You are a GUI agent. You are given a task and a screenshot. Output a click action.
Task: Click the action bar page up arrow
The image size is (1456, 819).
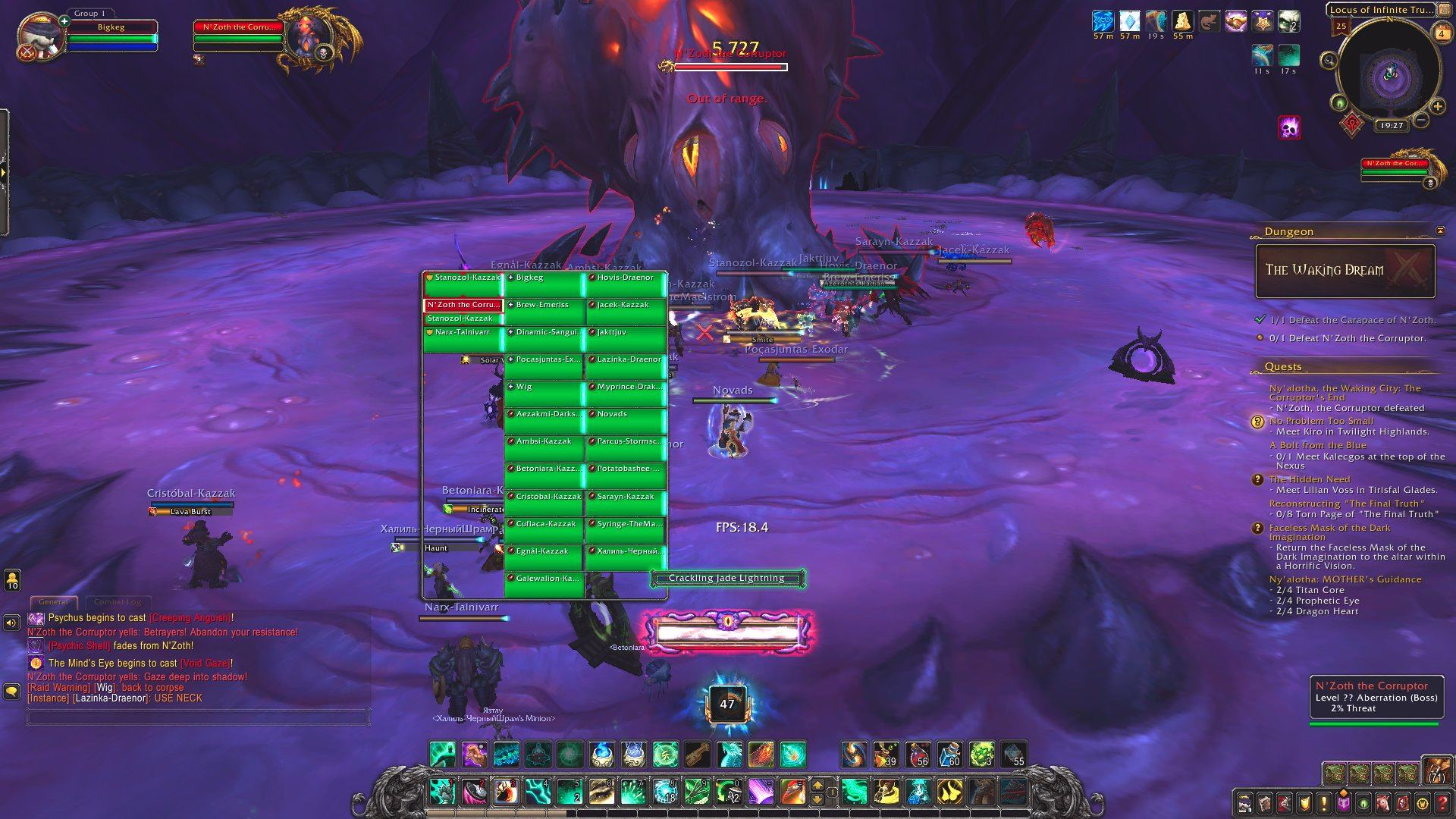(817, 785)
